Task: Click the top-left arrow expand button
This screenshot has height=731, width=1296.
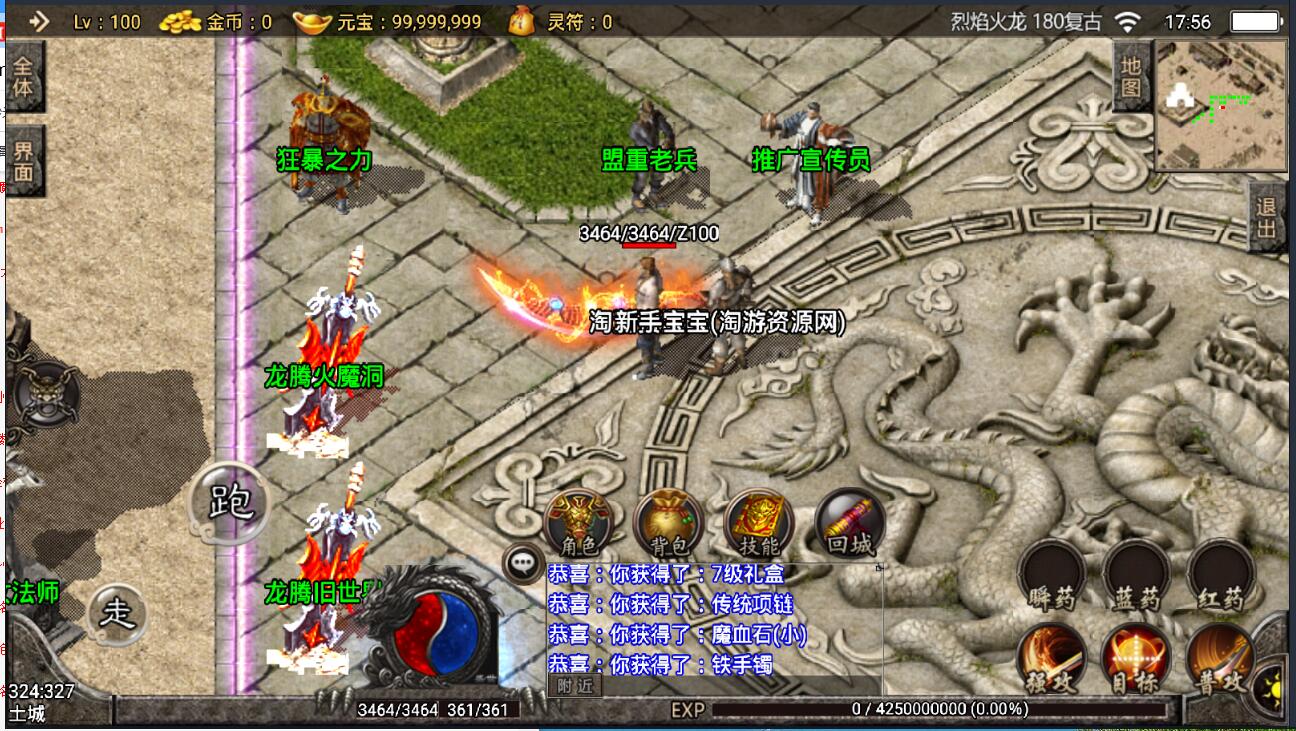Action: click(x=38, y=21)
